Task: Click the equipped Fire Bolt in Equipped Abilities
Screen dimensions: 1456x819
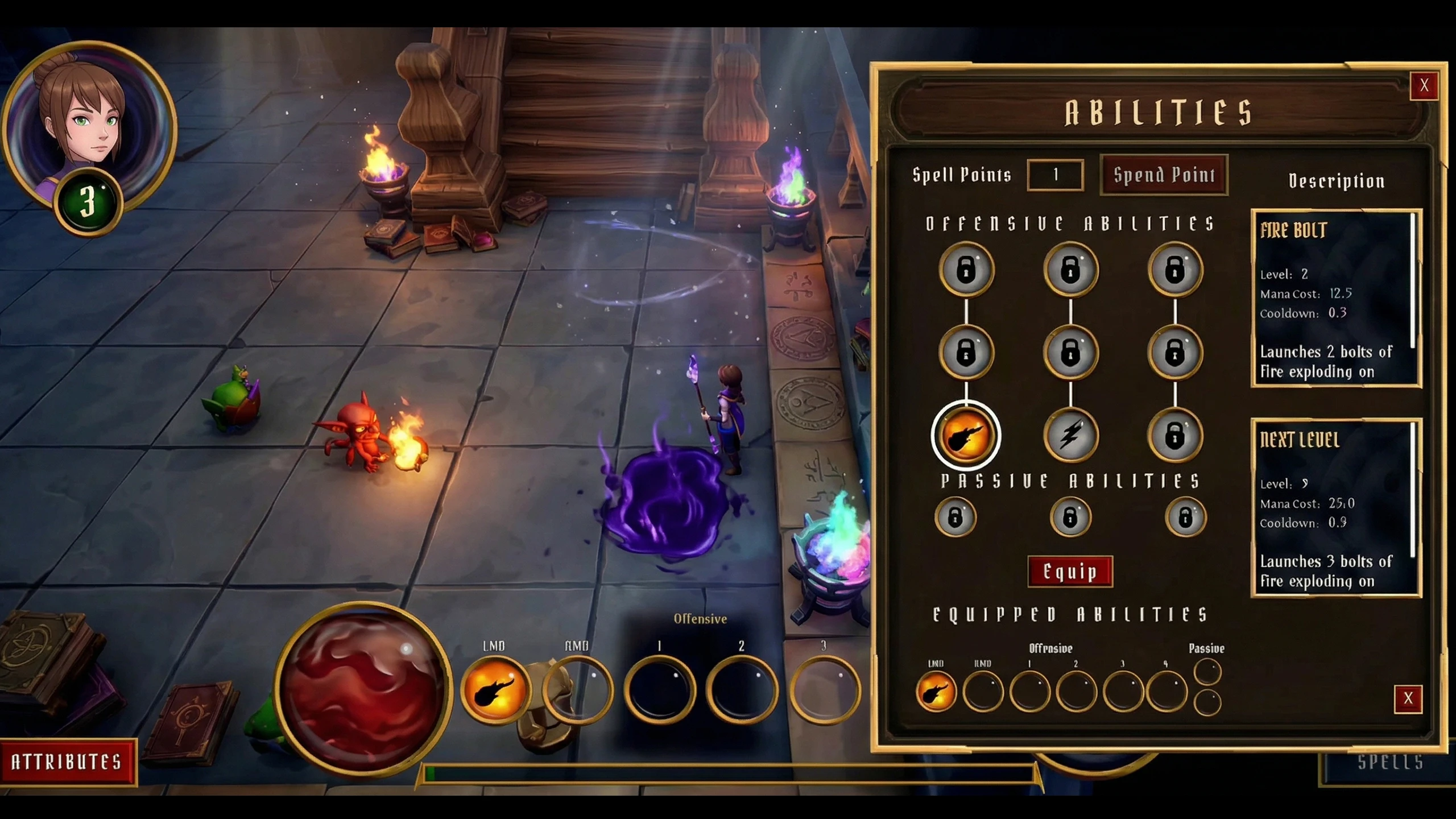Action: (936, 692)
